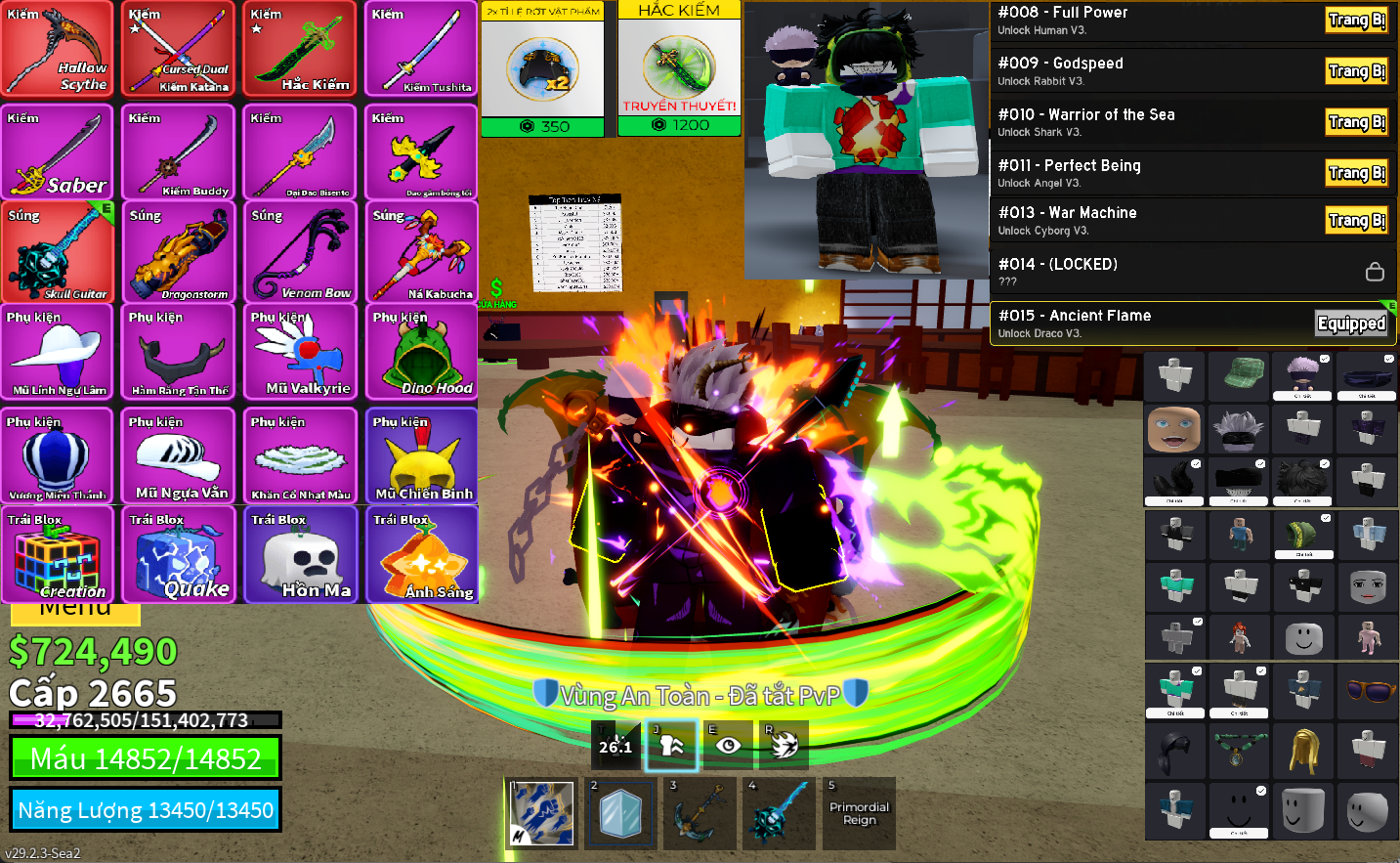Equip the #010 Warrior of the Sea title
Screen dimensions: 1400x863
(x=1356, y=122)
